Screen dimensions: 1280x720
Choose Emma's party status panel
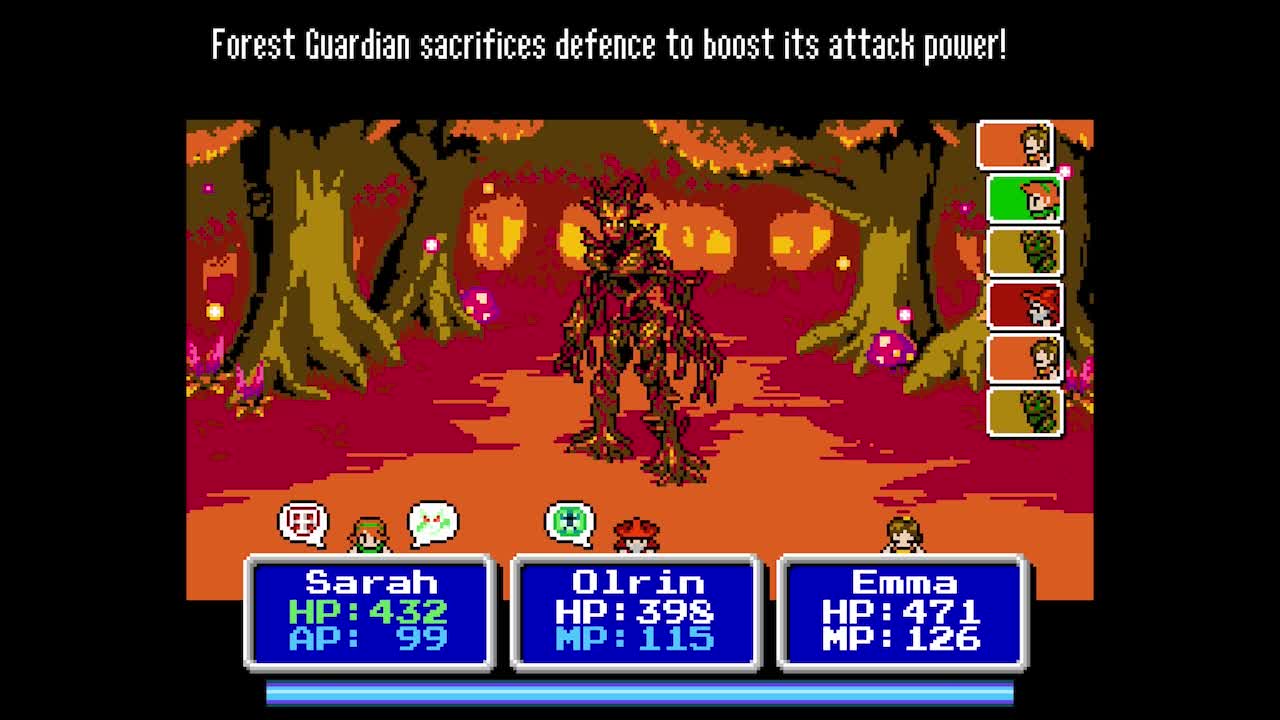point(902,611)
